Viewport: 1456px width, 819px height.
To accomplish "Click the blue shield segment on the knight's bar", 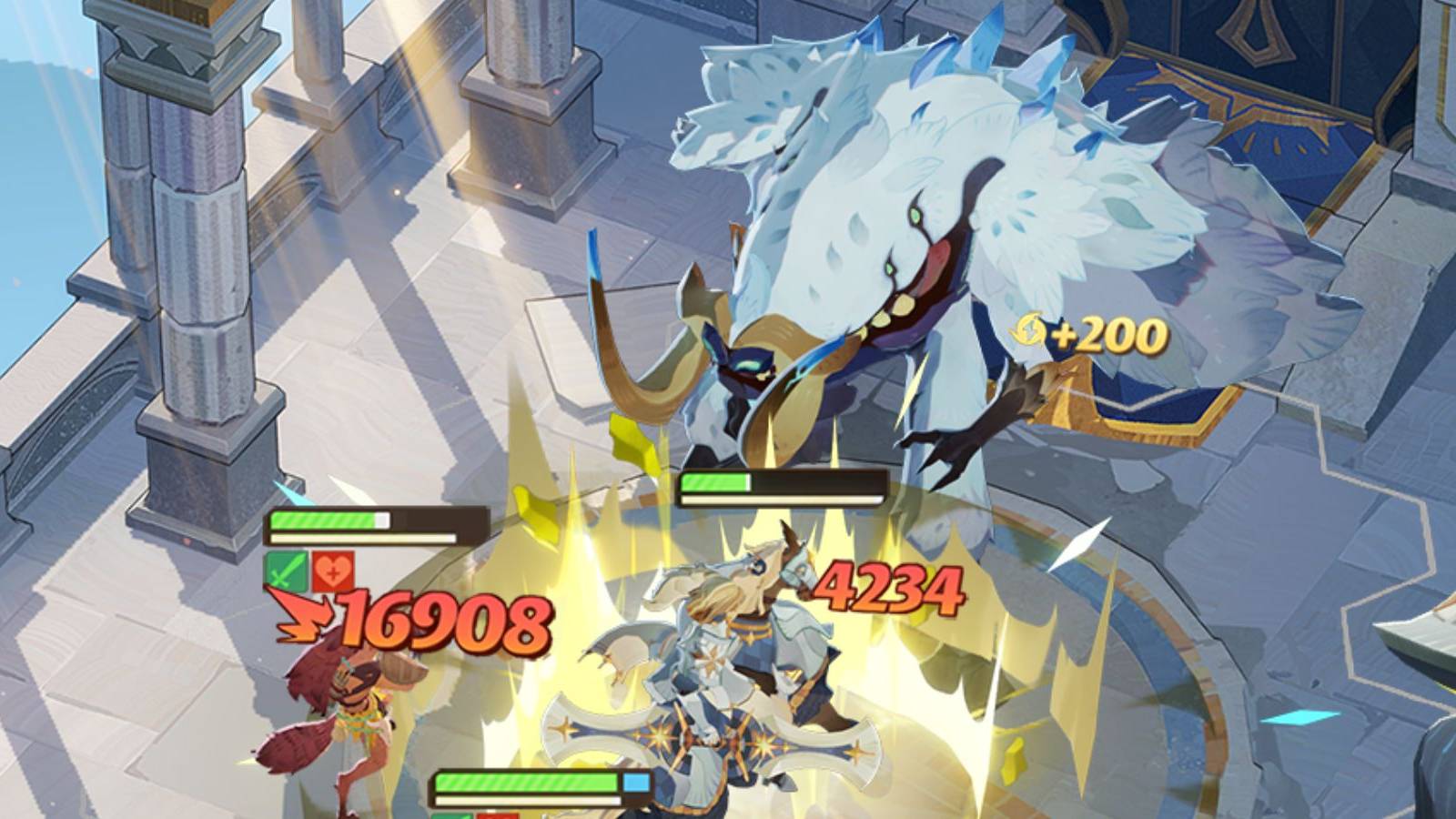I will [635, 781].
